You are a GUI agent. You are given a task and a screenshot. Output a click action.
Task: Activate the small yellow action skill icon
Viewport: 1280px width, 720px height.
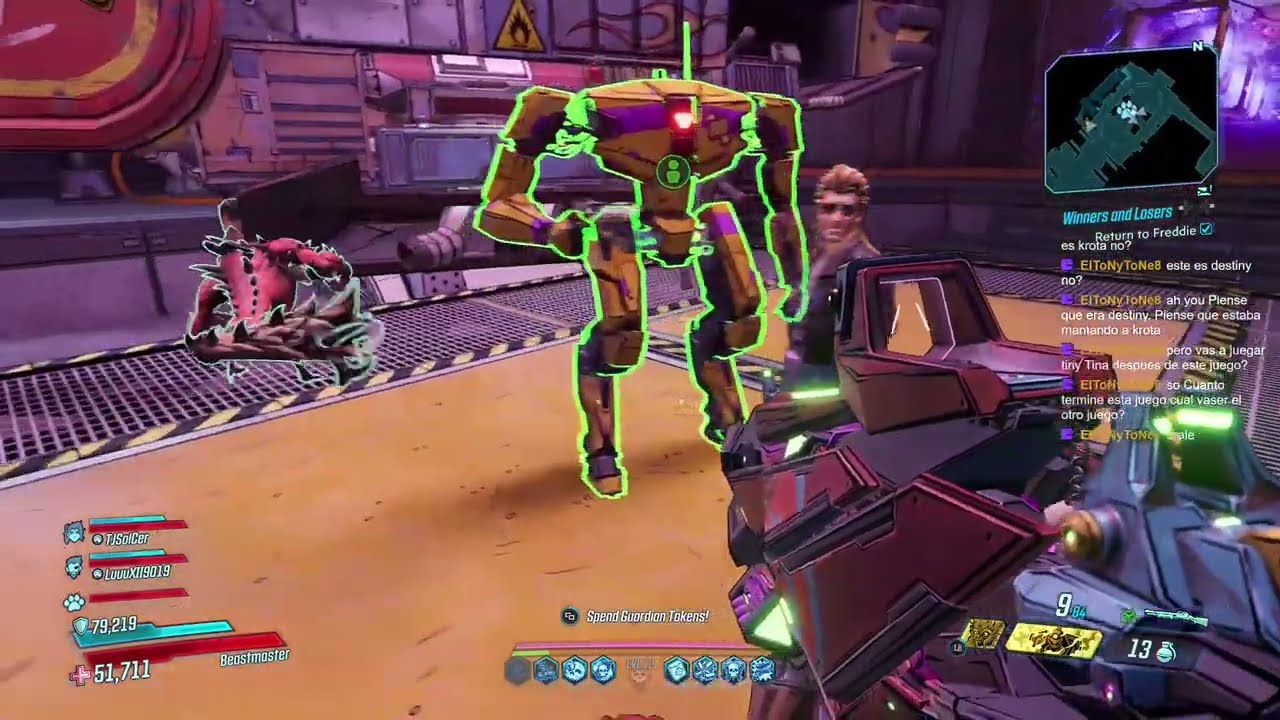[984, 633]
